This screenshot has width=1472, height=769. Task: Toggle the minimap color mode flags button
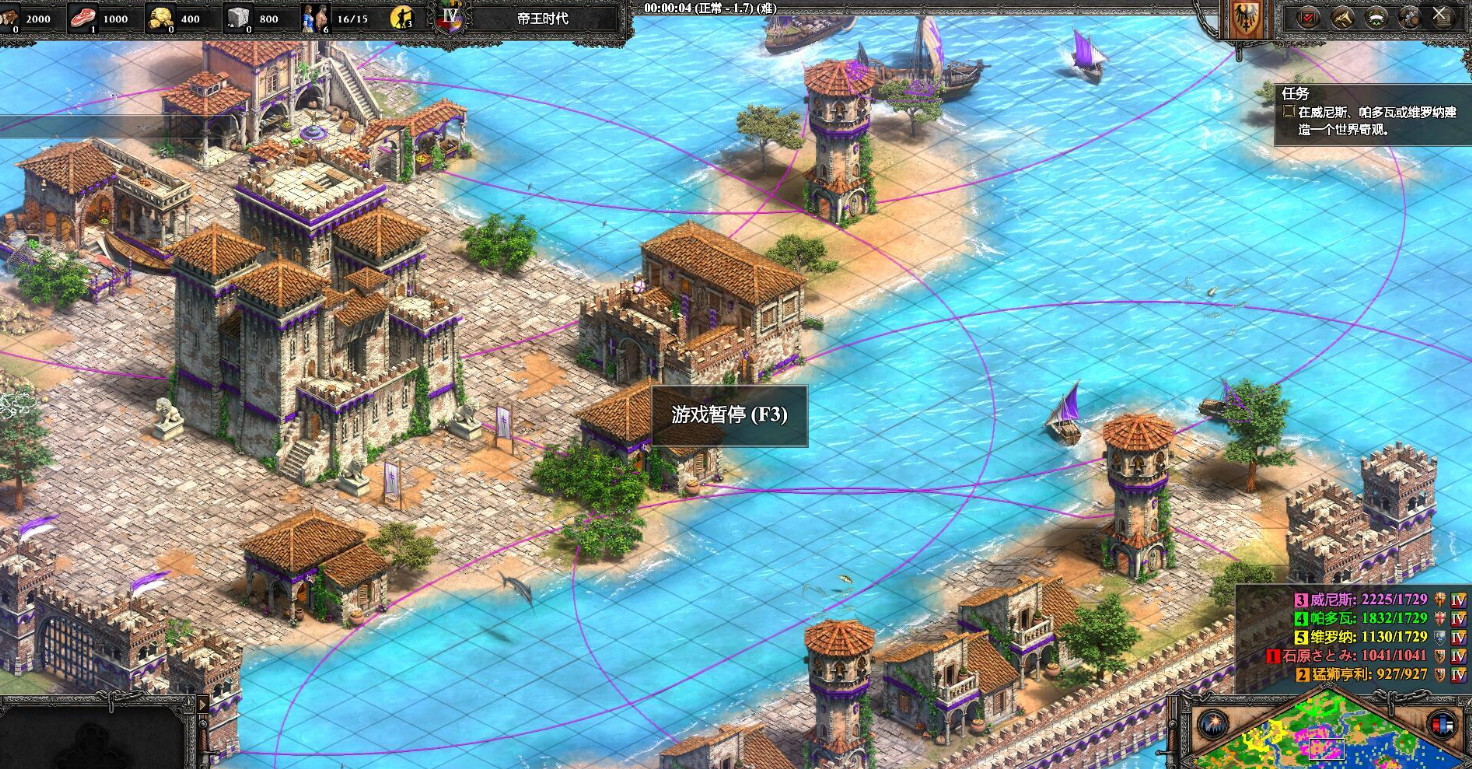click(x=1441, y=724)
